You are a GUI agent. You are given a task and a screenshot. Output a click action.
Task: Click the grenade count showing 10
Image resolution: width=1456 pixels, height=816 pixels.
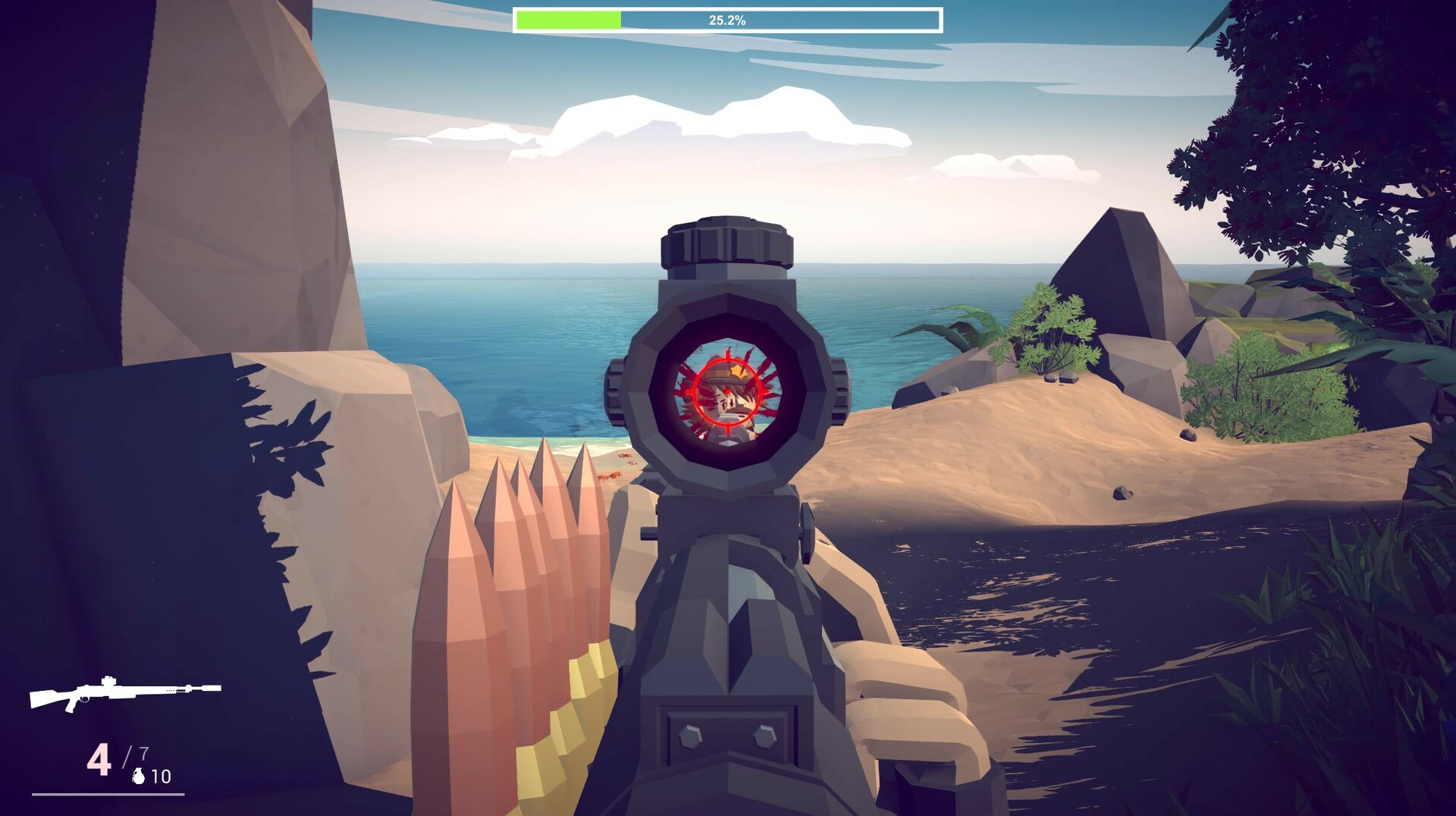tap(162, 776)
